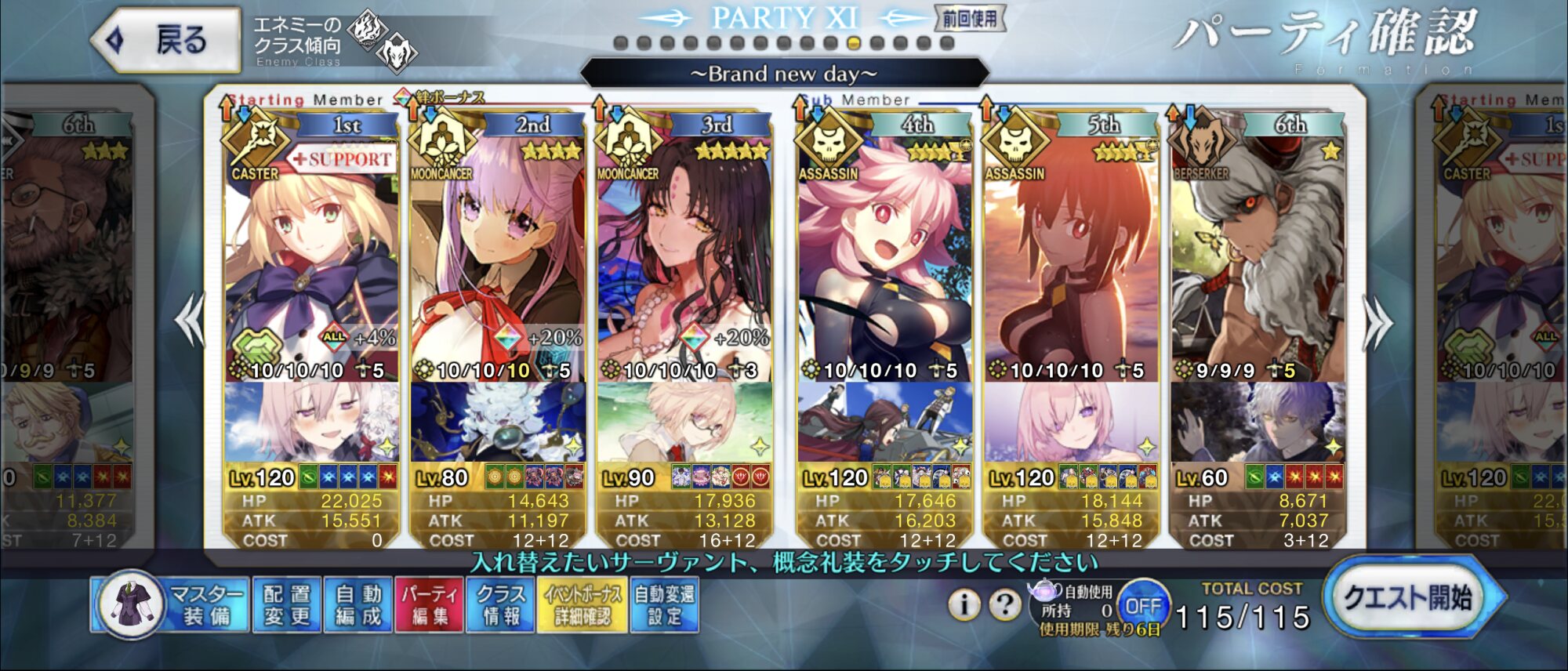Switch to the next party with right arrow
Image resolution: width=1568 pixels, height=671 pixels.
pos(1377,321)
